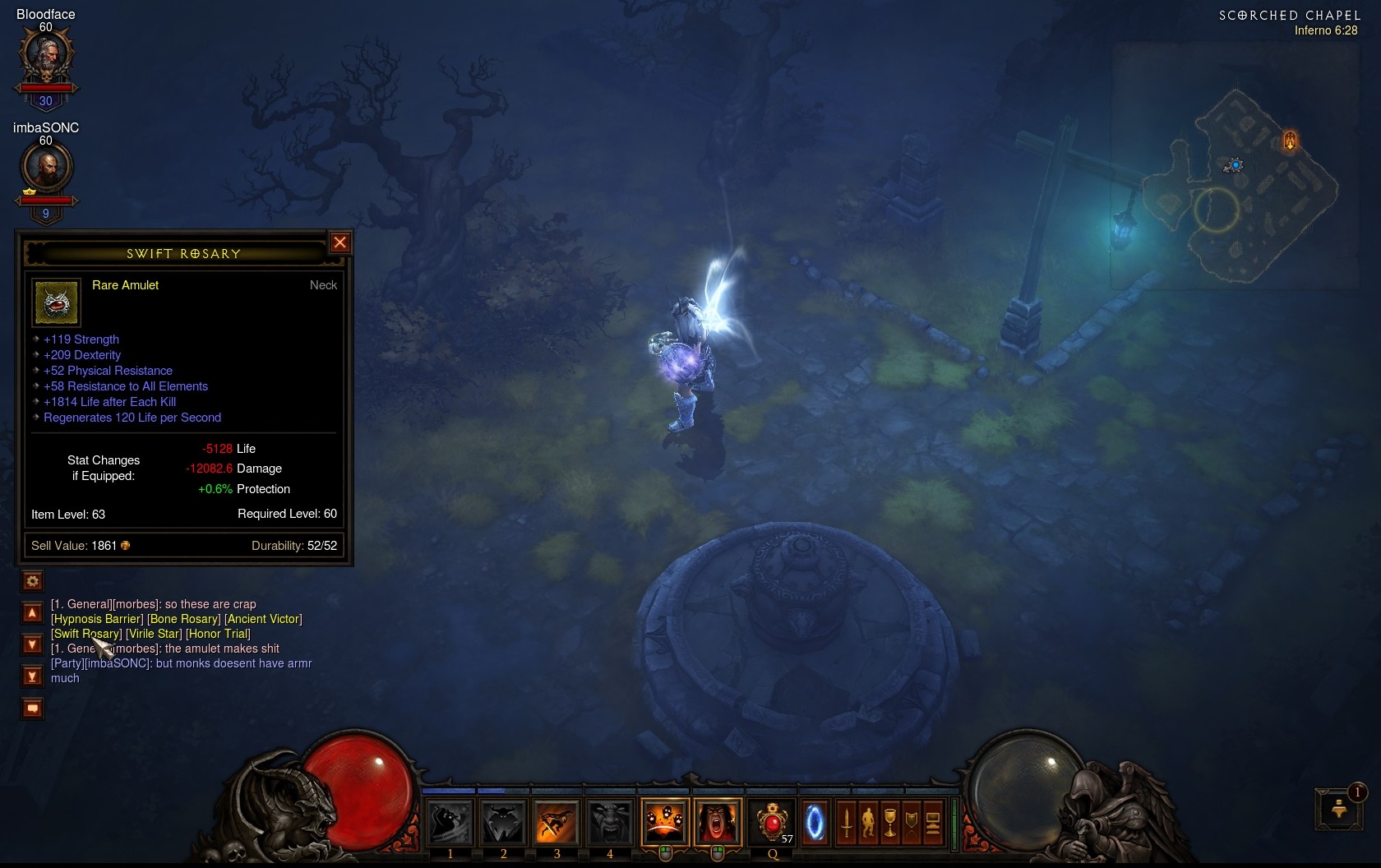1381x868 pixels.
Task: Activate the blue Town Portal icon
Action: pos(815,822)
